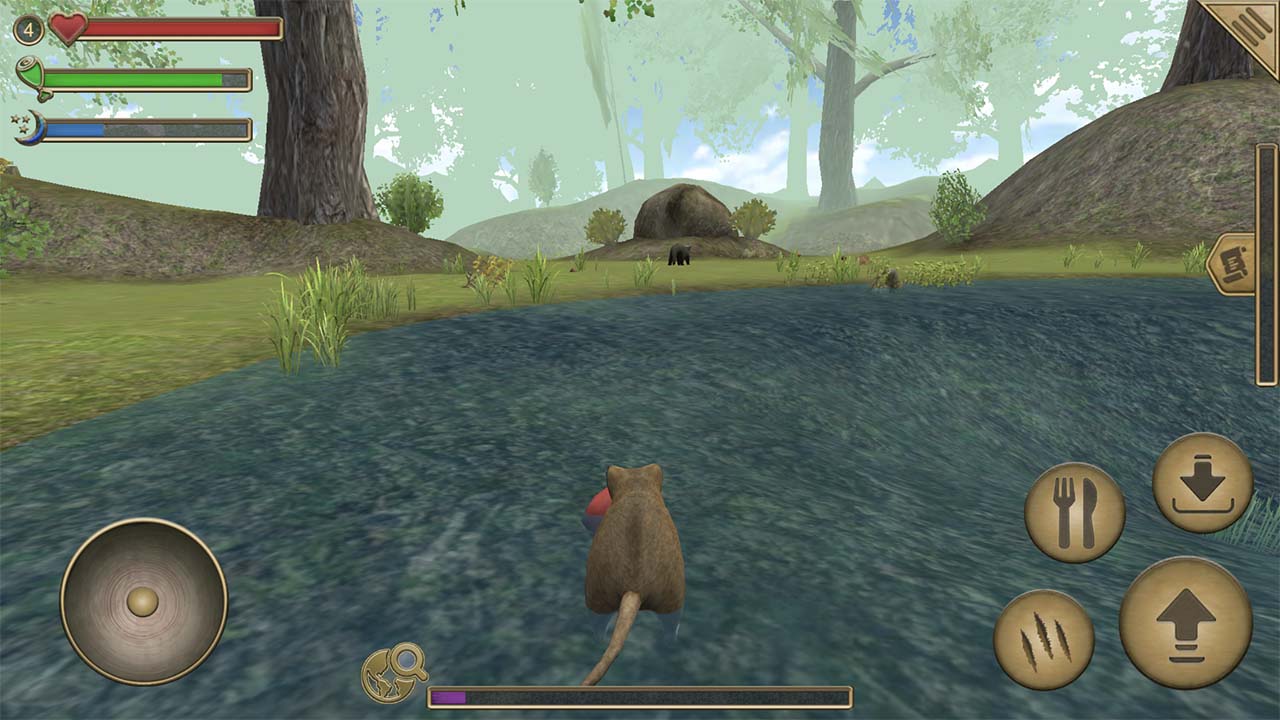Click the potion icon beside the green bar
The height and width of the screenshot is (720, 1280).
28,74
